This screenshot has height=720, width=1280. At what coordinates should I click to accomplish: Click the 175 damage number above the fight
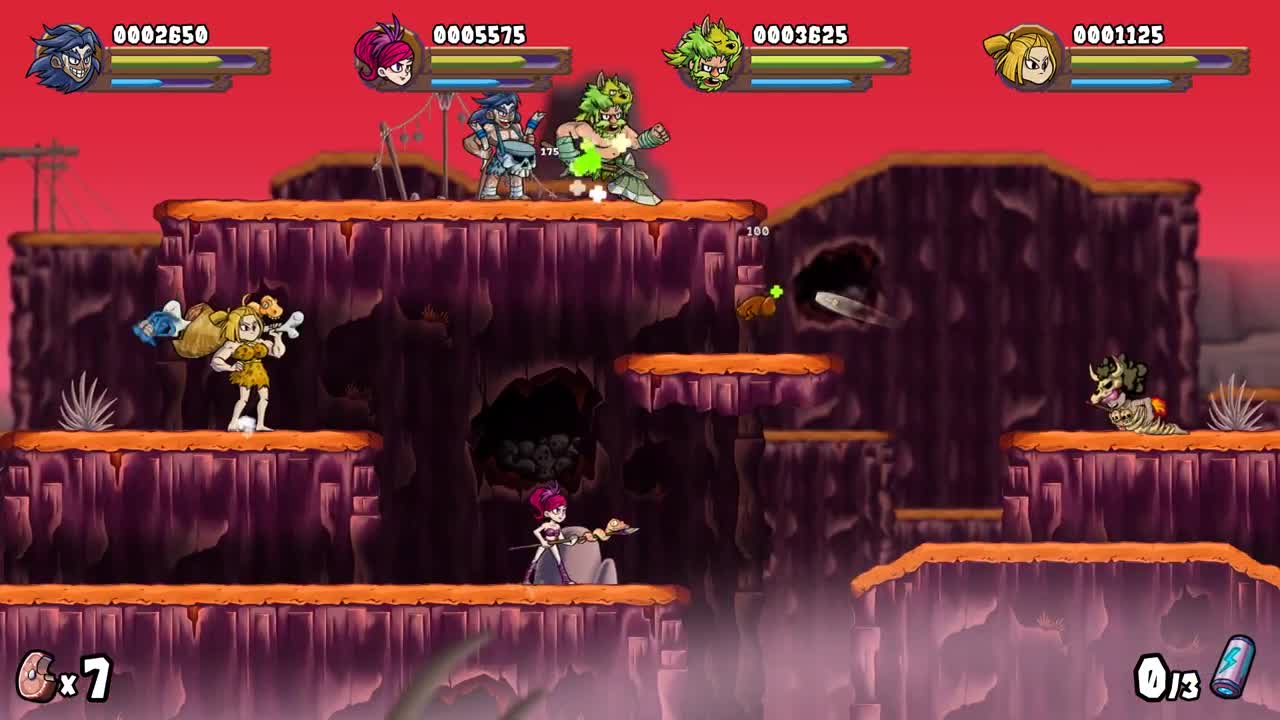coord(551,152)
